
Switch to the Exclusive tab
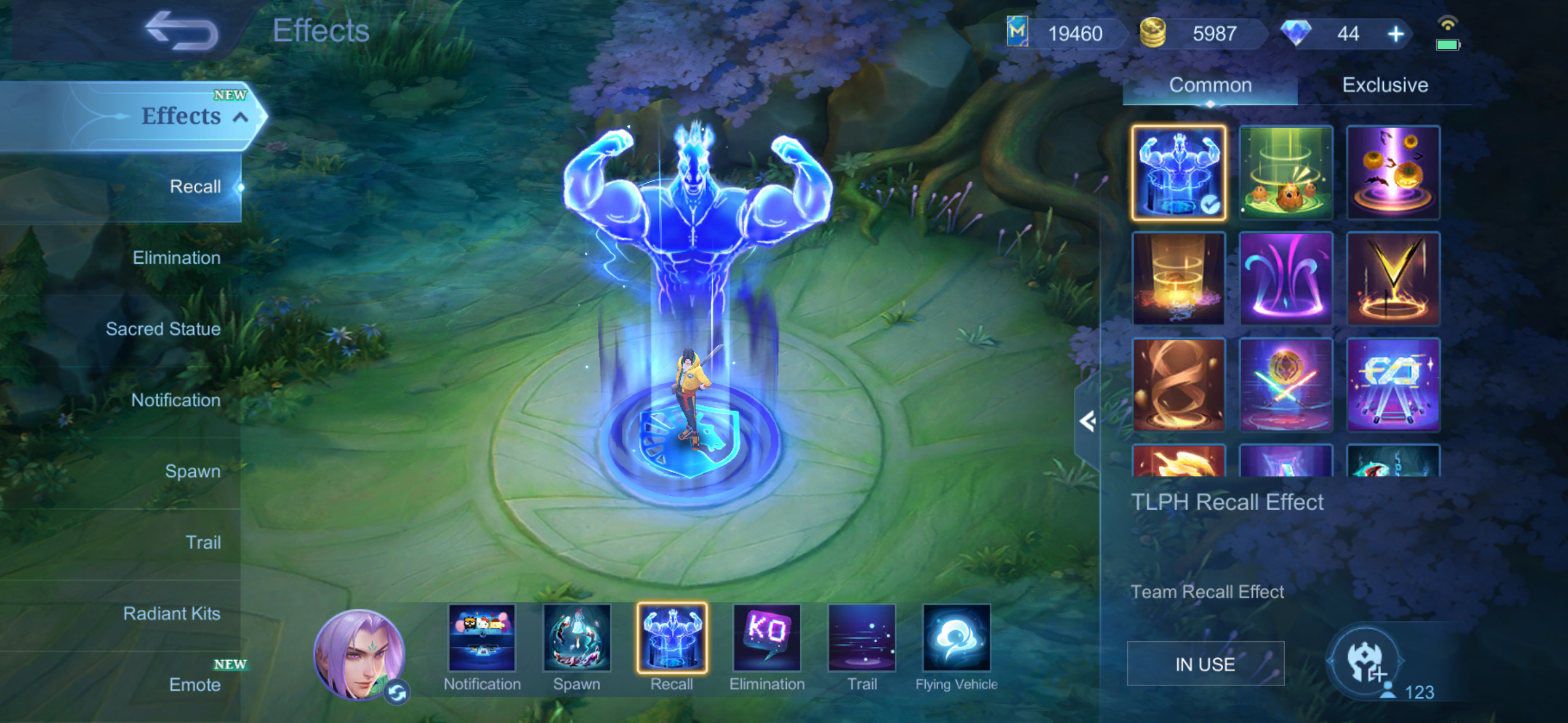tap(1385, 85)
